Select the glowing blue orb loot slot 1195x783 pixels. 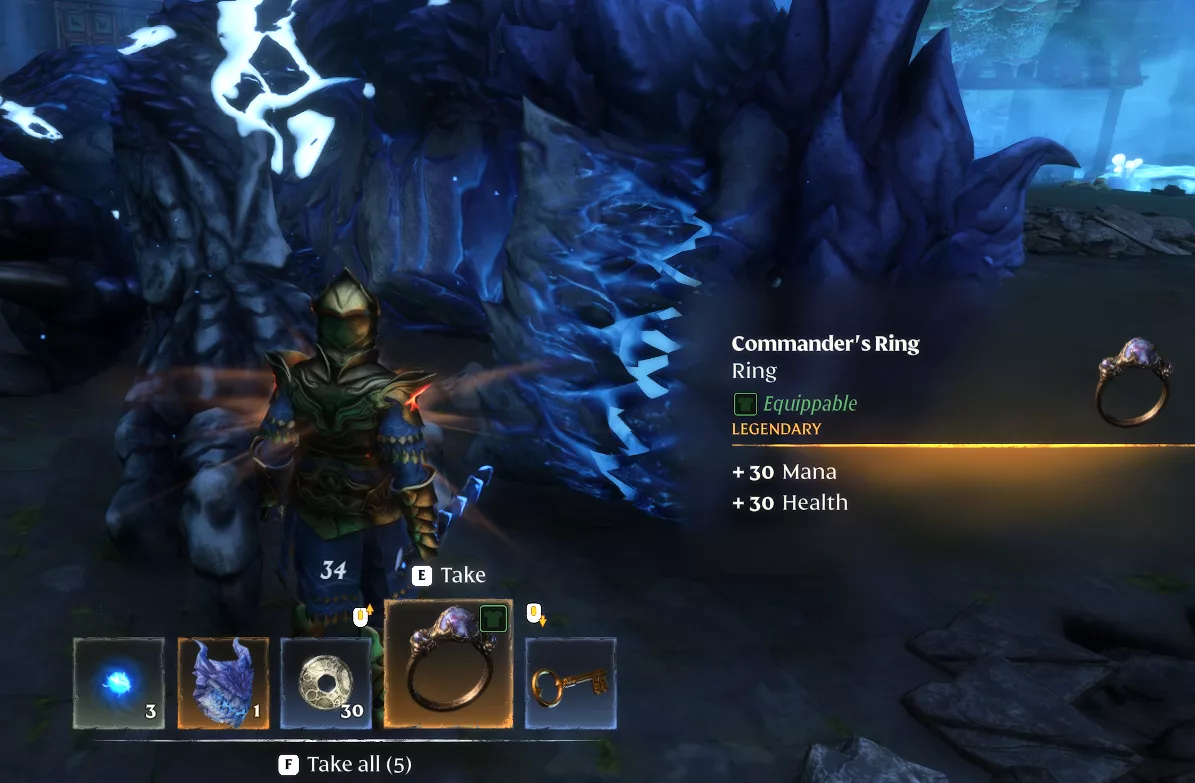[x=119, y=684]
